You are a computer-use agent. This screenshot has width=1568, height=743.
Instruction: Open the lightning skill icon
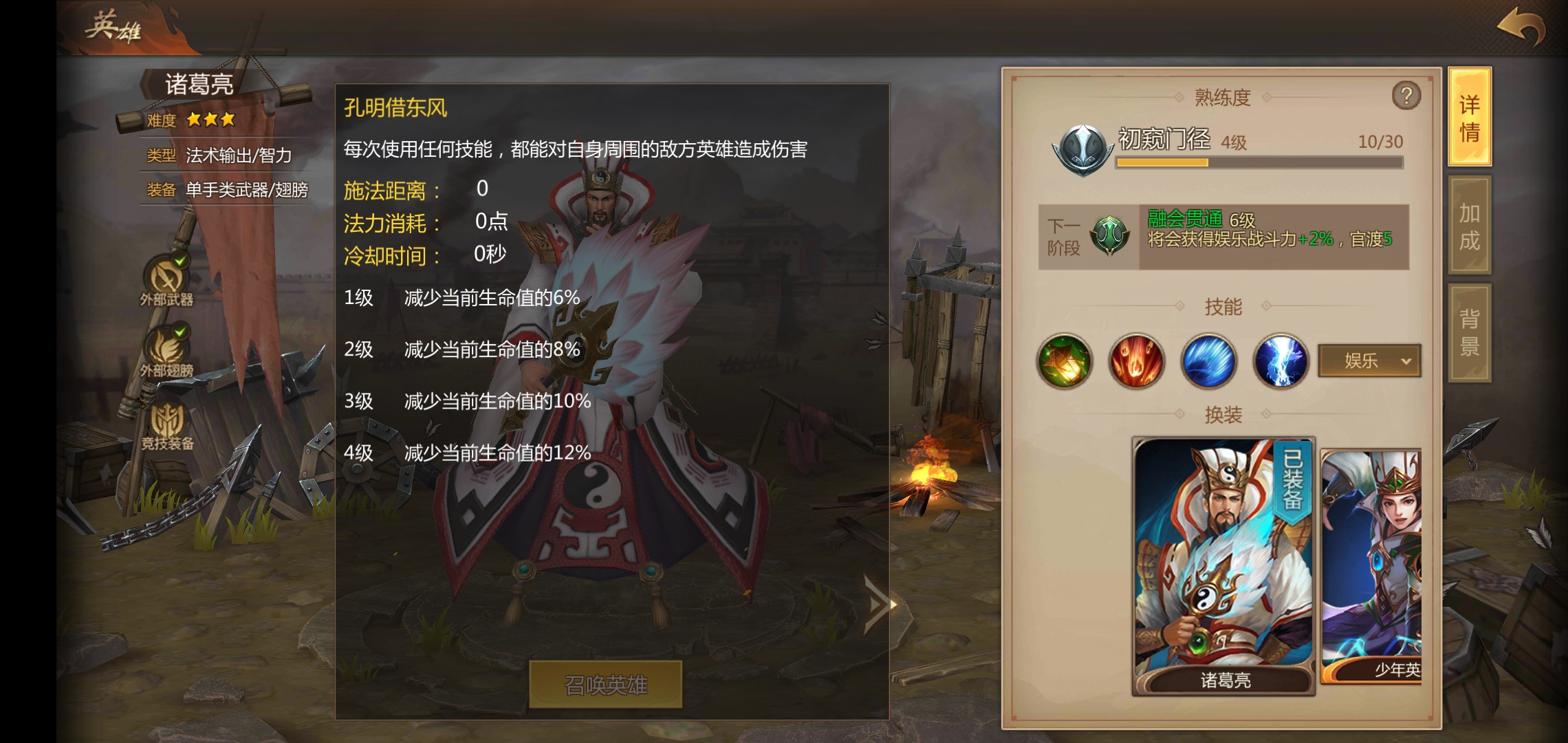coord(1280,361)
